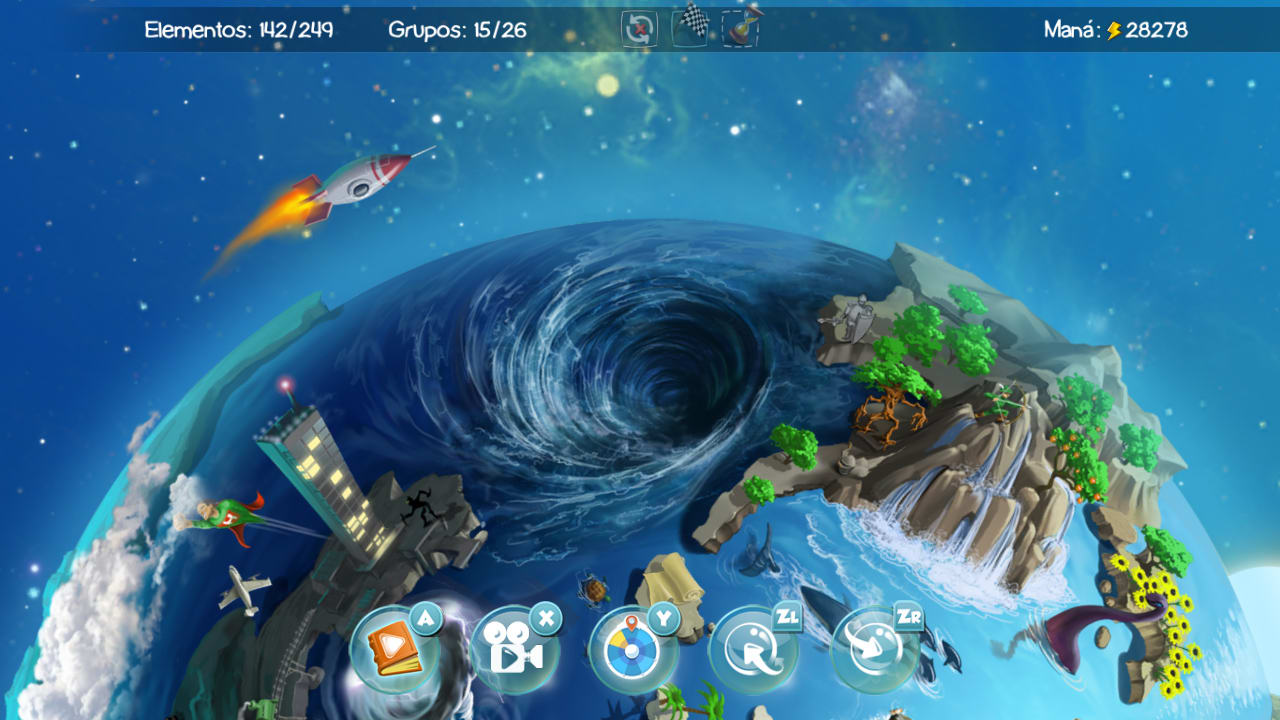Click the skyscraper with lit windows

pyautogui.click(x=330, y=480)
